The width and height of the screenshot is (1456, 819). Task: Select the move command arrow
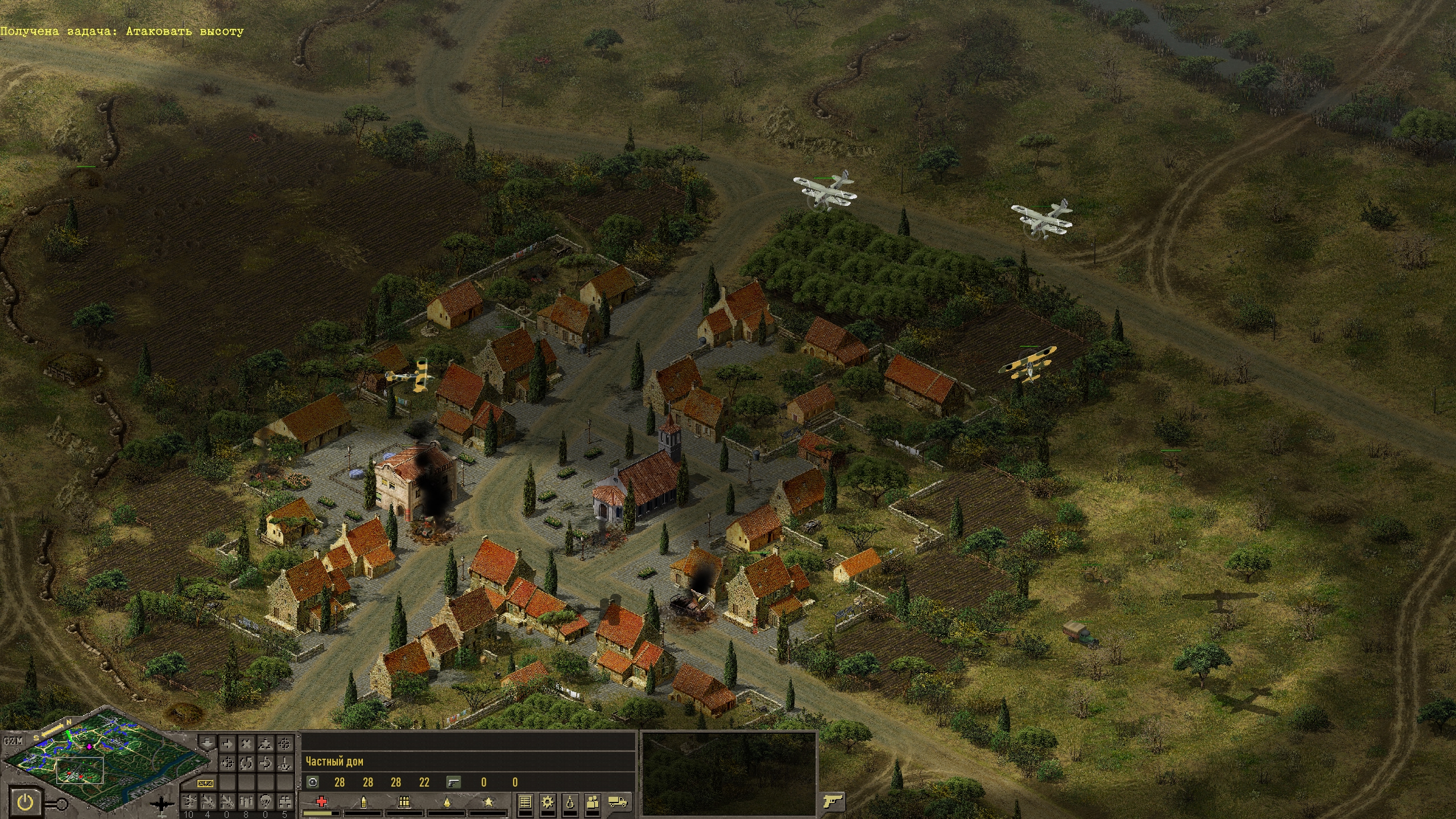tap(227, 744)
